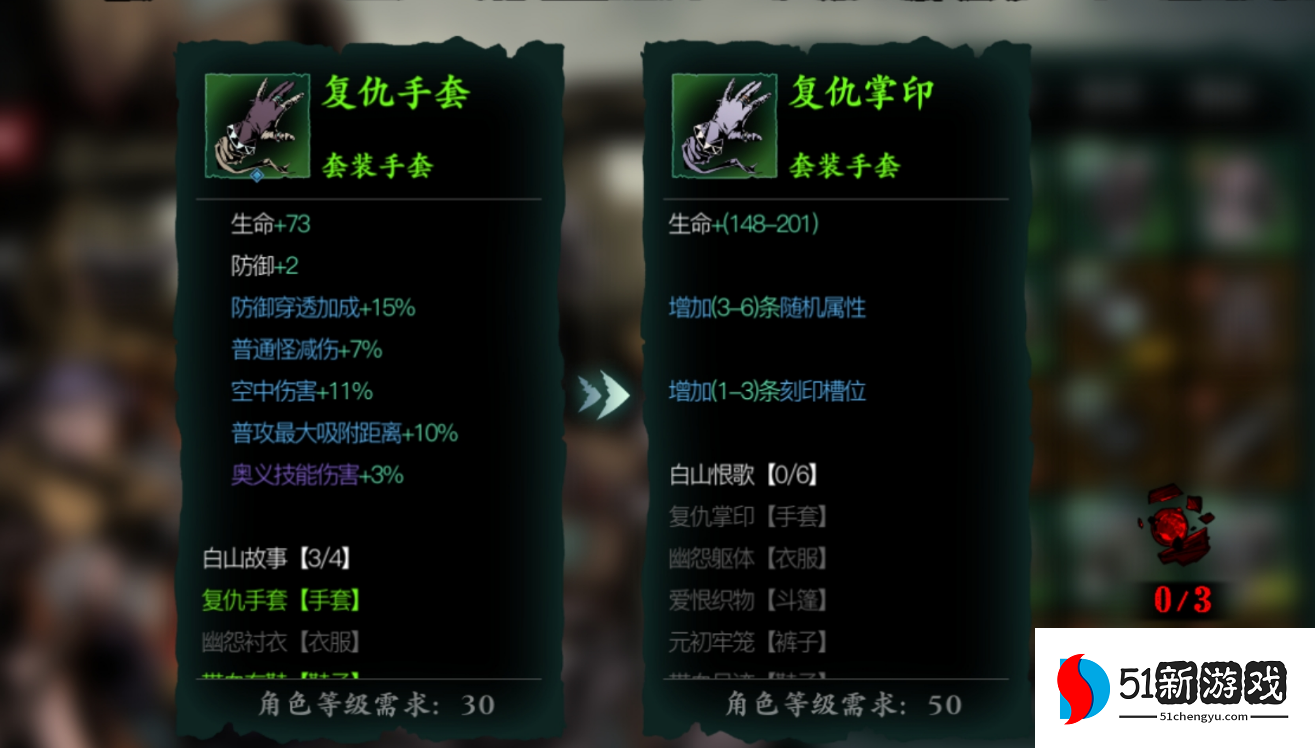1315x748 pixels.
Task: Click the green gauntlet artwork on 复仇手套 panel
Action: (x=256, y=124)
